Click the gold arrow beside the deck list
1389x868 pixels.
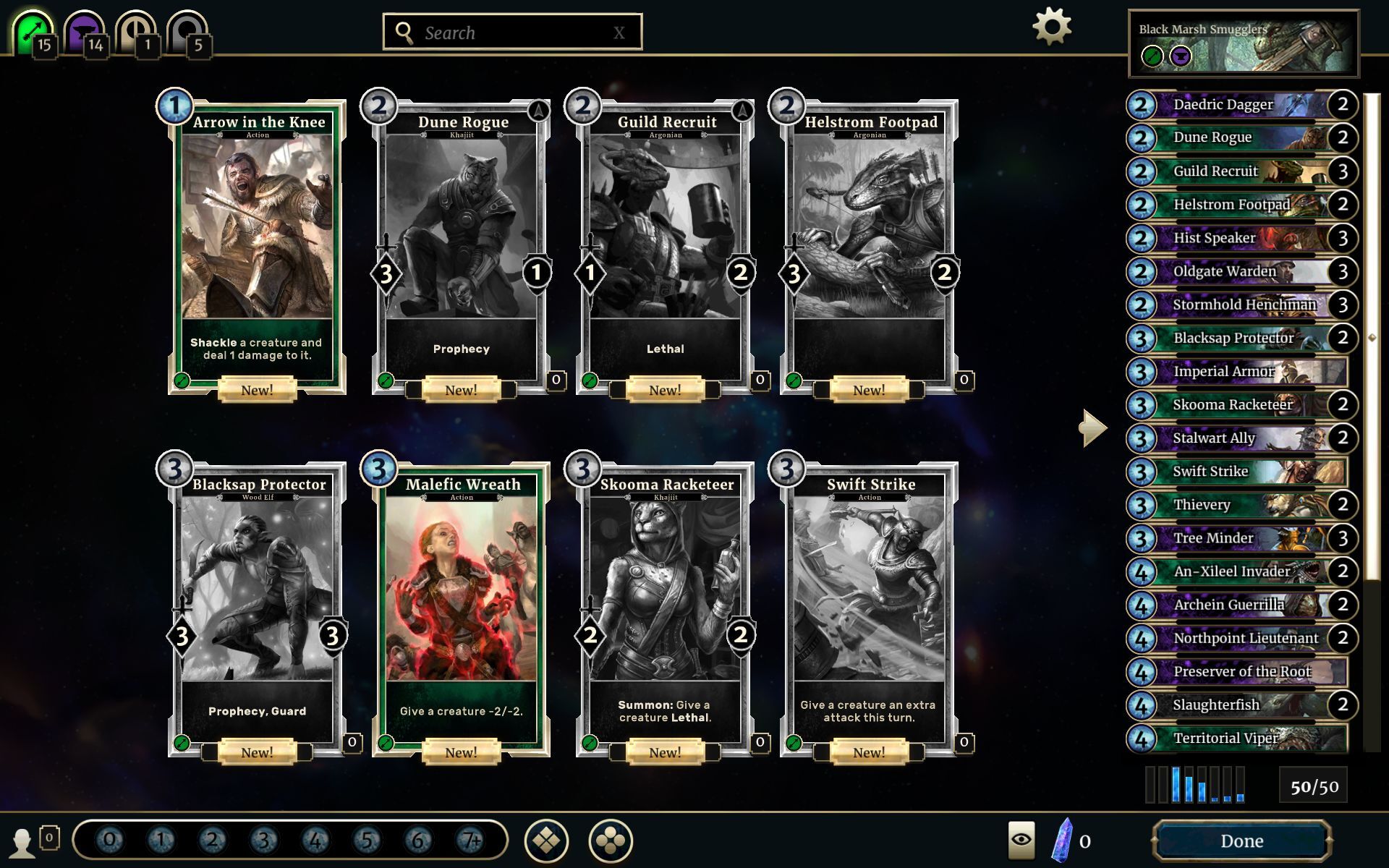point(1092,427)
